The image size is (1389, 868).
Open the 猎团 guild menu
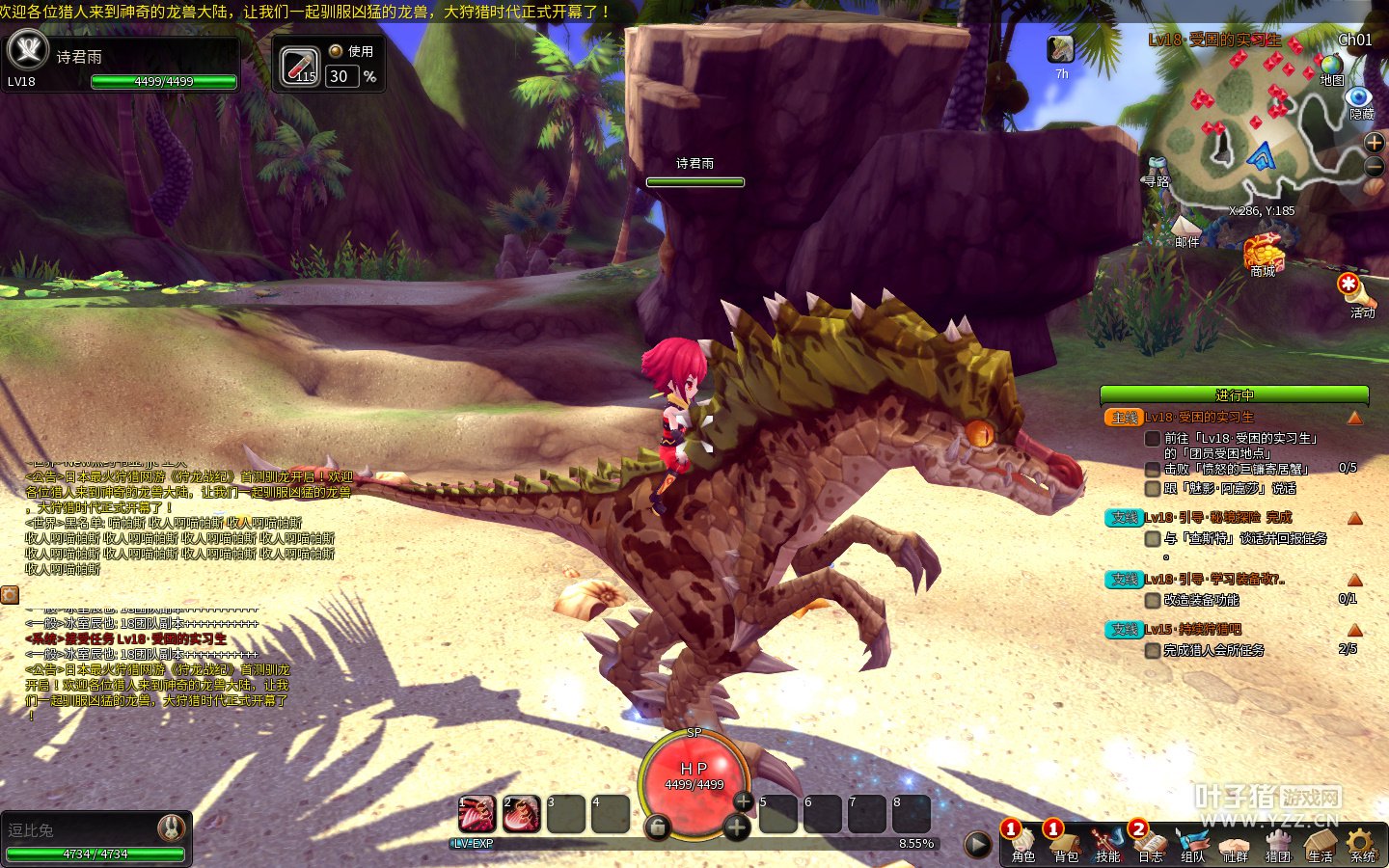tap(1277, 844)
